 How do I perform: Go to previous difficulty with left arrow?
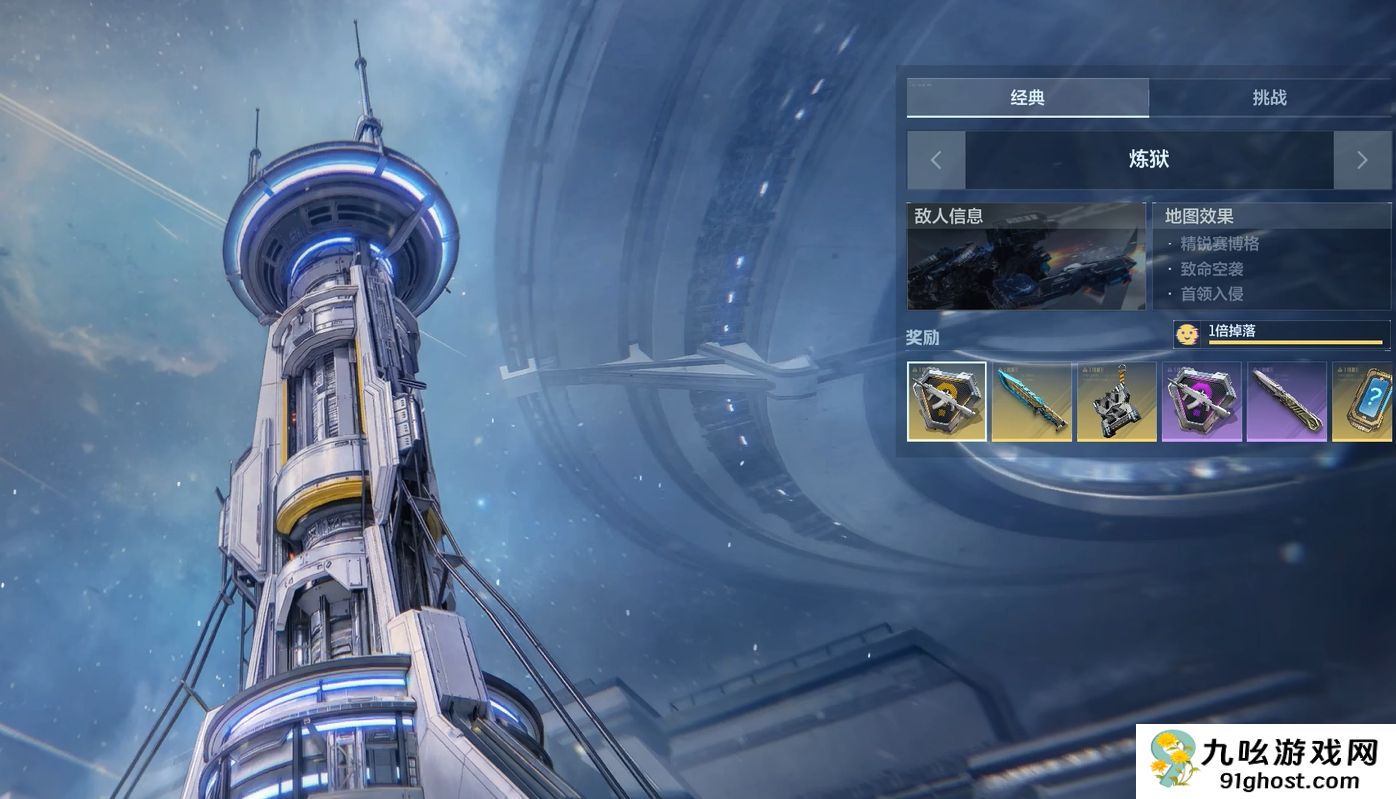pyautogui.click(x=936, y=160)
